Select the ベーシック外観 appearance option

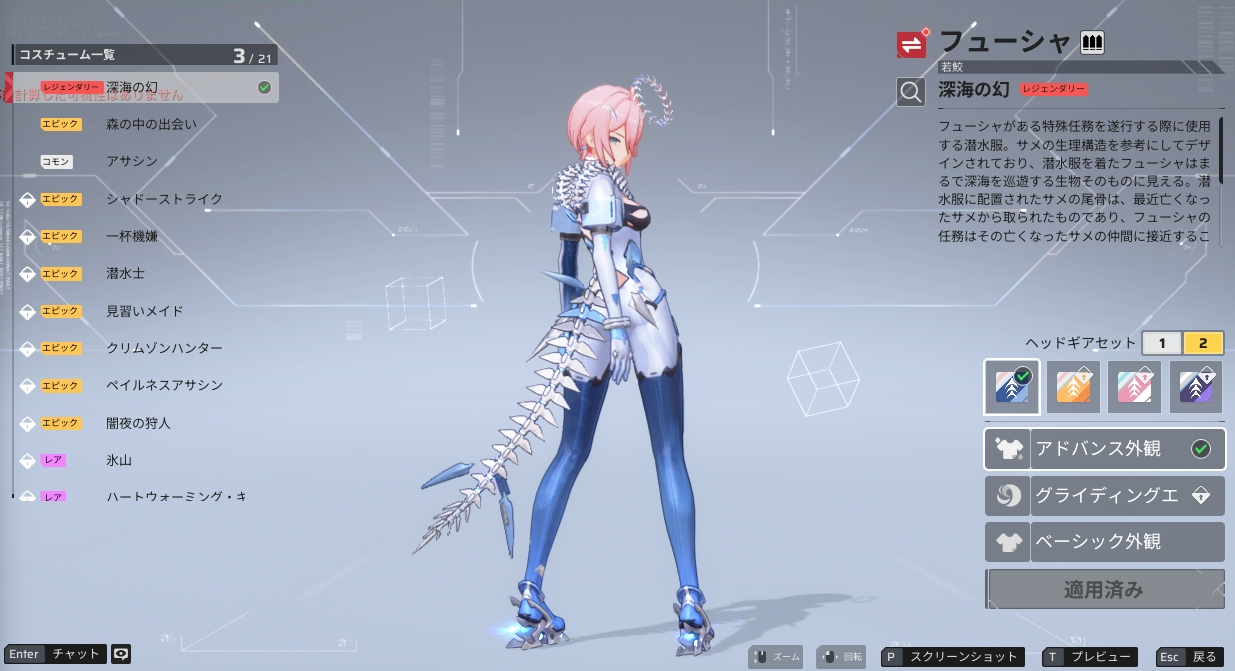pyautogui.click(x=1104, y=542)
